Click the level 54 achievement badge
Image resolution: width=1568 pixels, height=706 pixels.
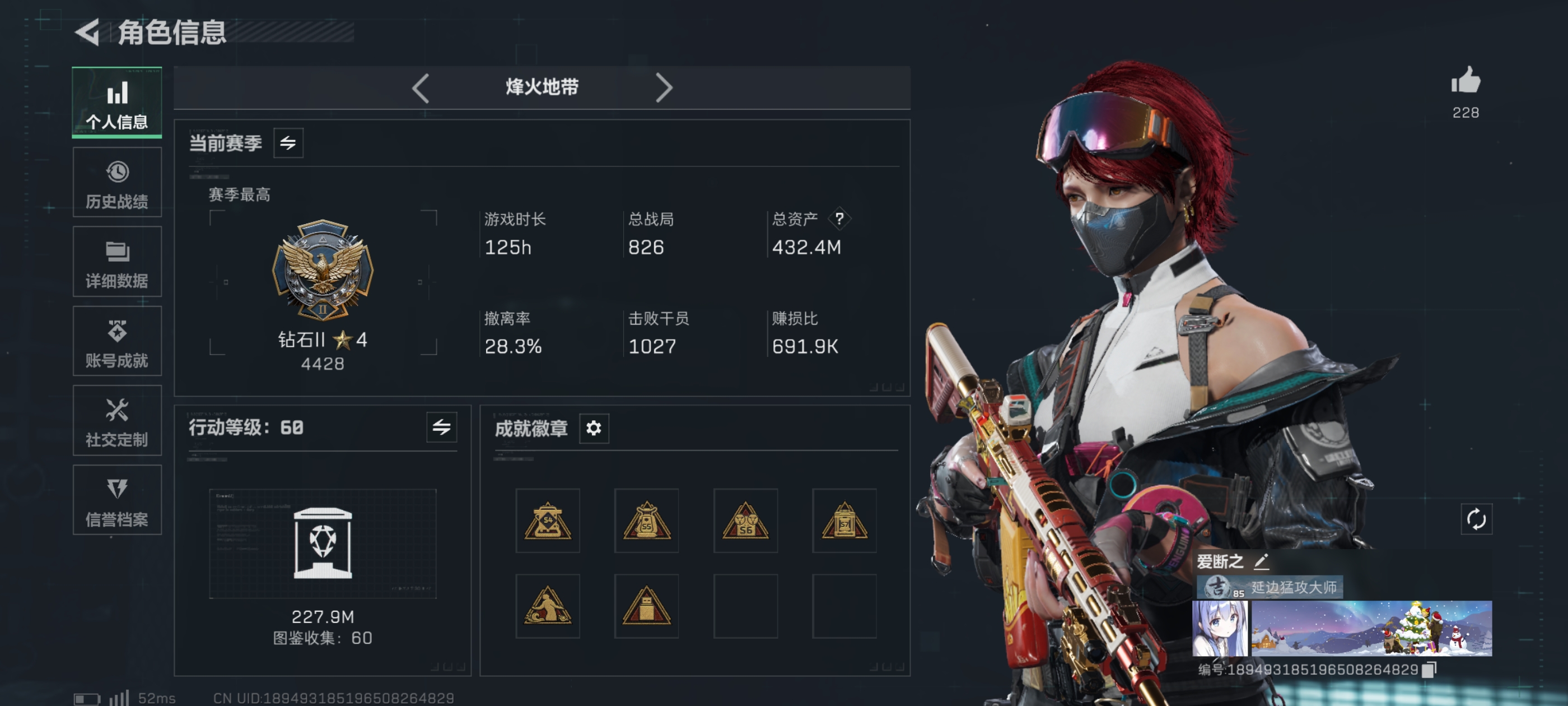547,521
